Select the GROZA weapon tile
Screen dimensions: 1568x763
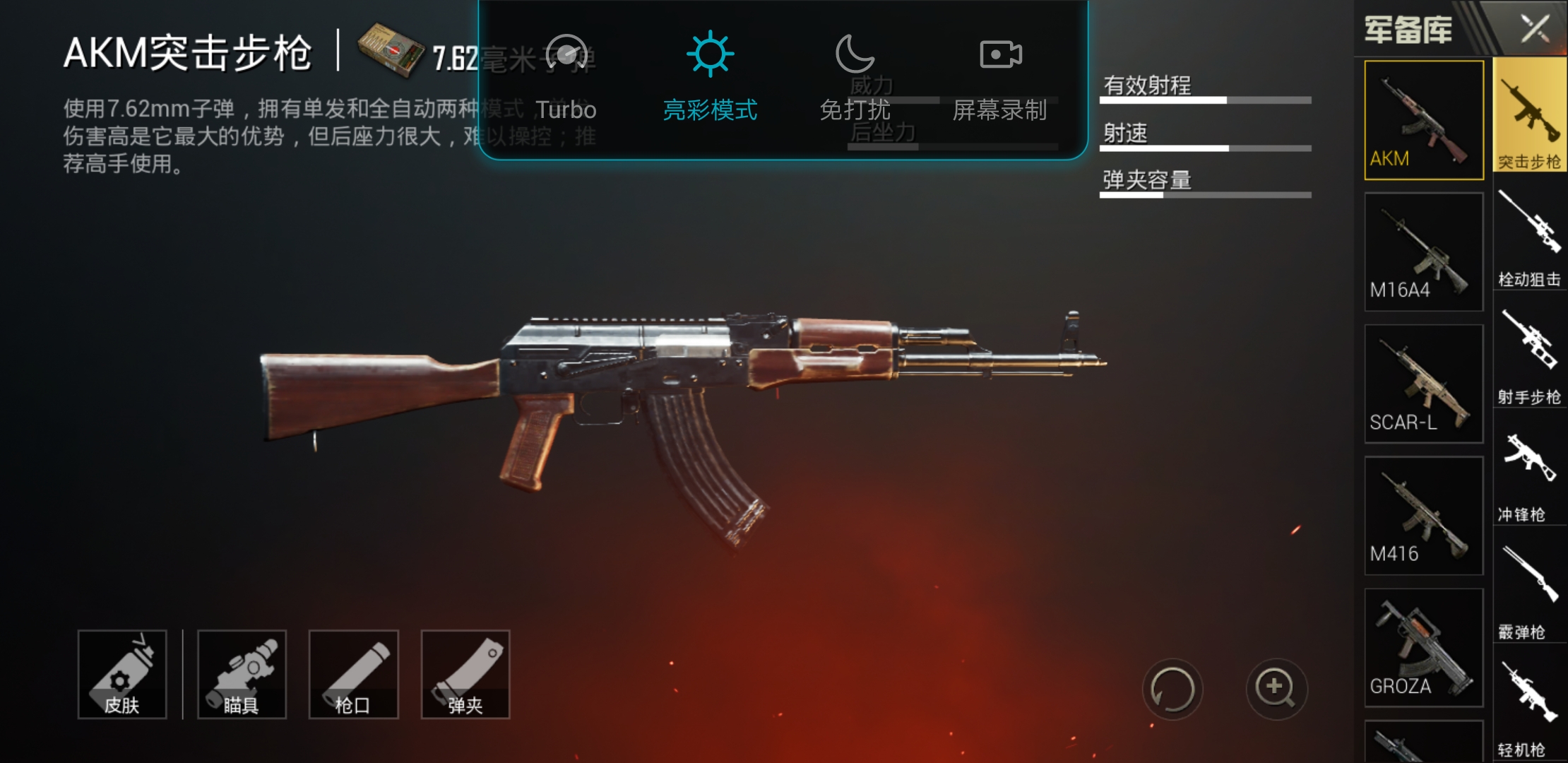pos(1423,648)
